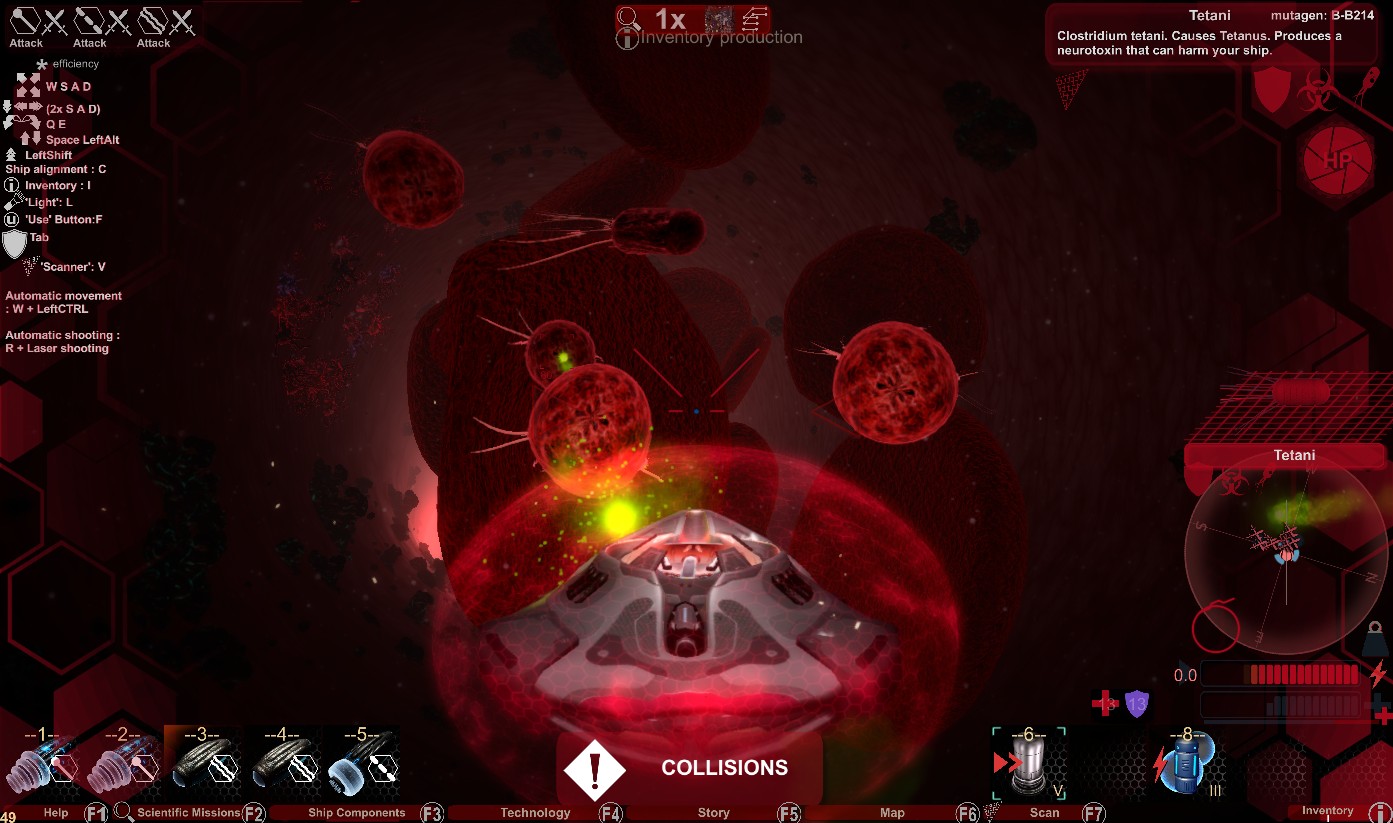The height and width of the screenshot is (823, 1393).
Task: Open the Map screen
Action: click(x=892, y=812)
